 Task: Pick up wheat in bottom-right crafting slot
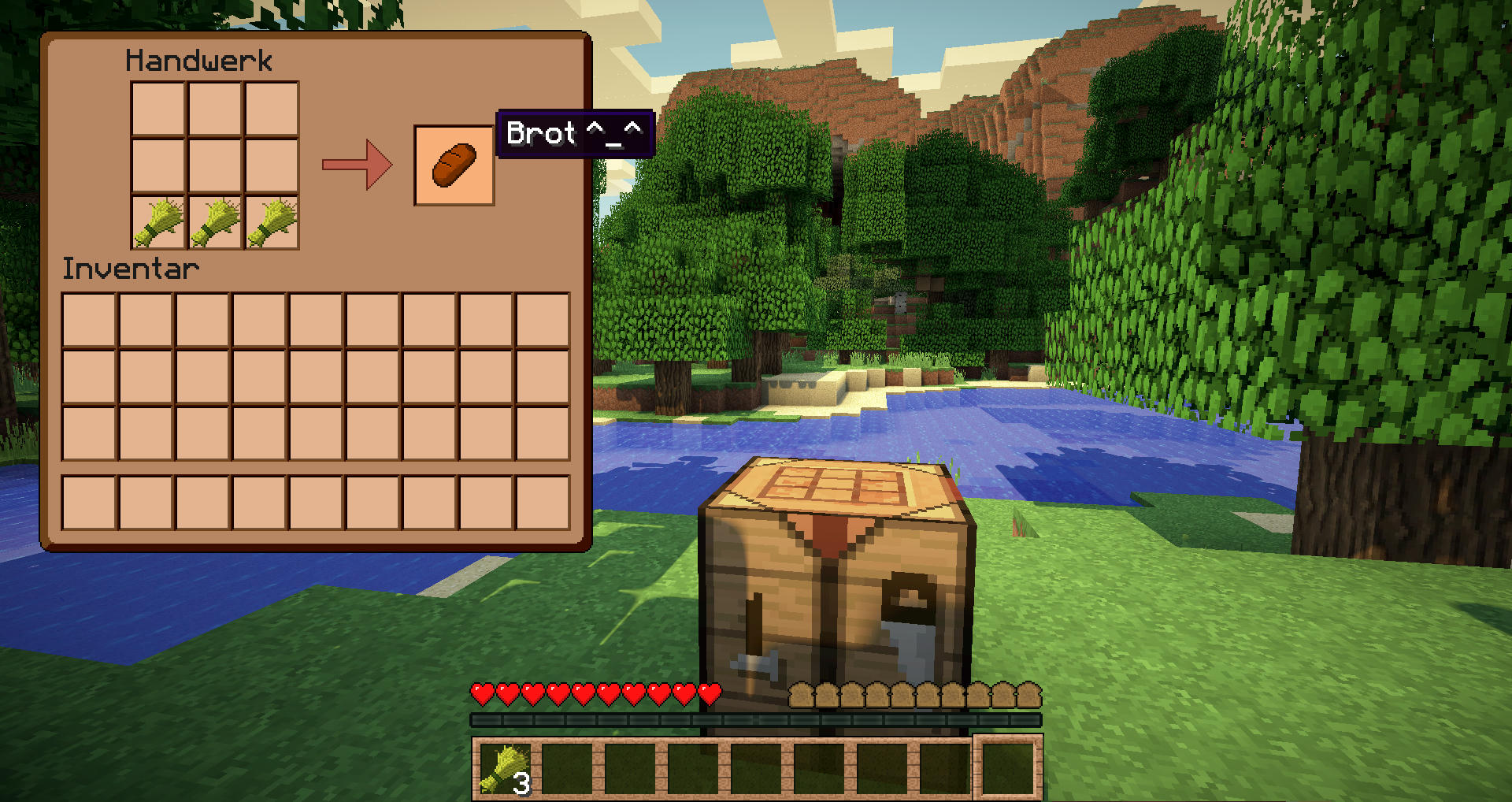[272, 223]
